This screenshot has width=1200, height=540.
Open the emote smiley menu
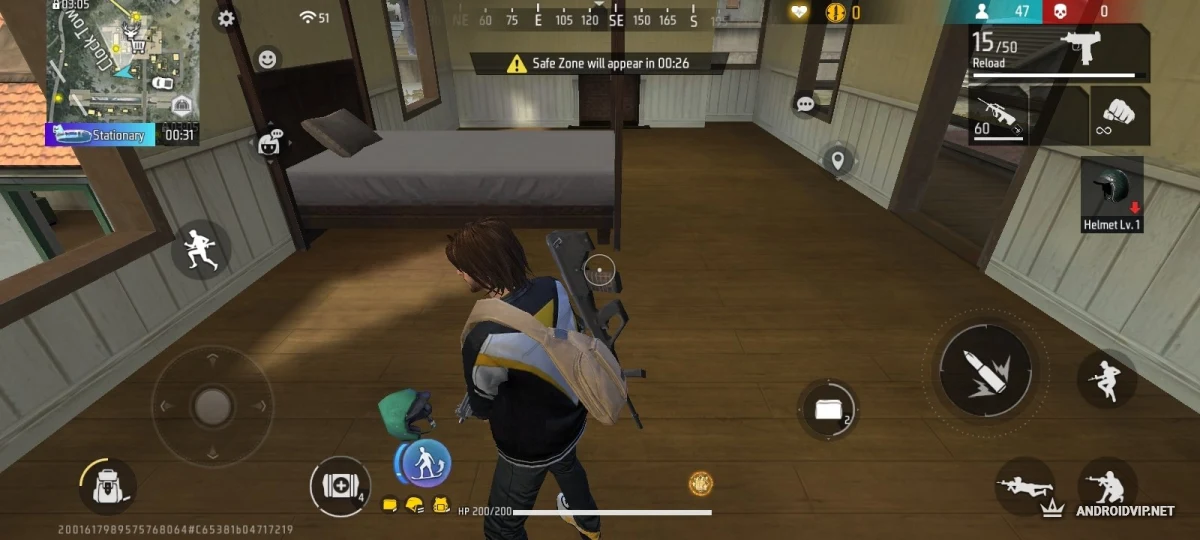pyautogui.click(x=267, y=59)
